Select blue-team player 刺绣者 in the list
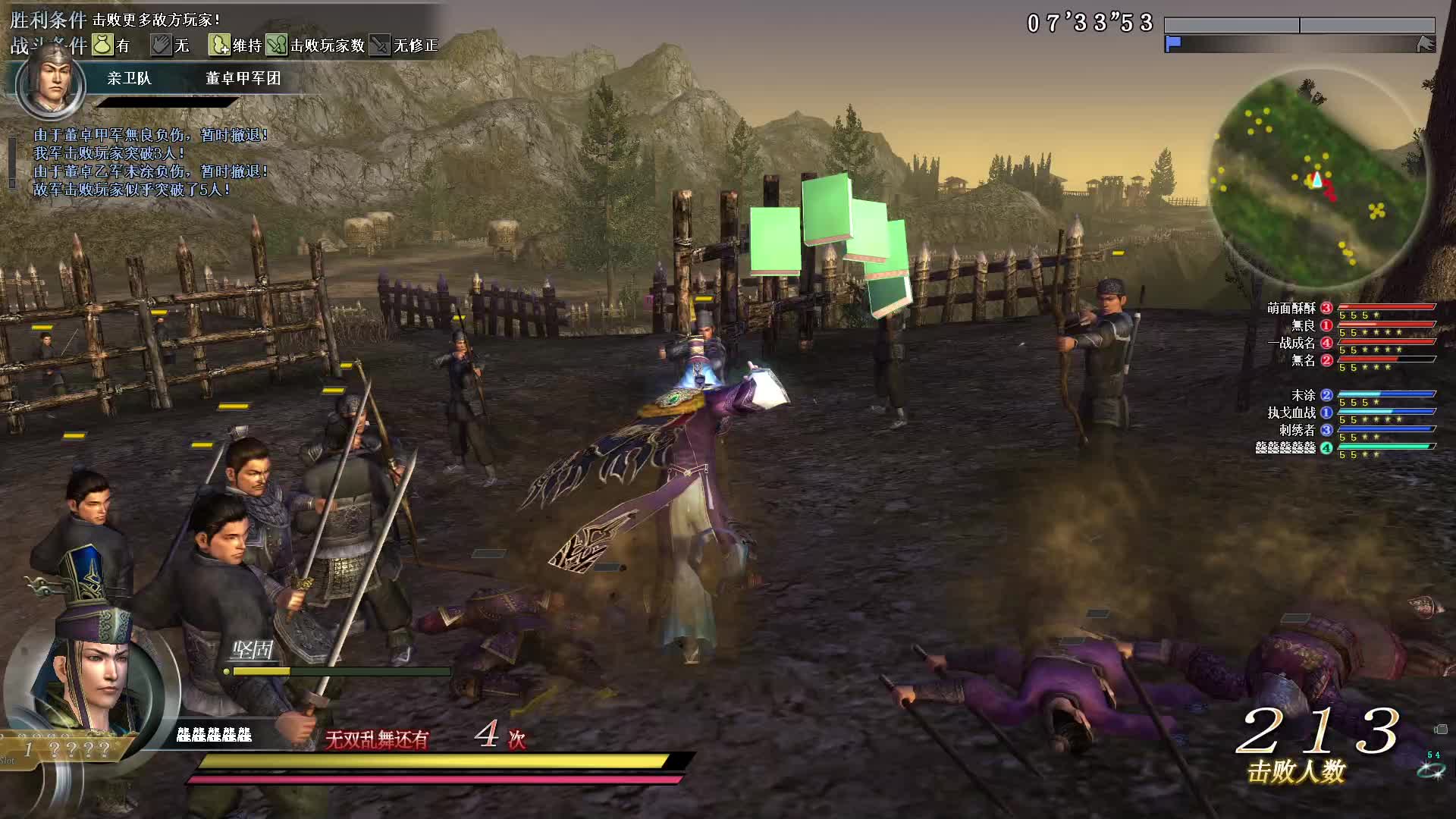Viewport: 1456px width, 819px height. pos(1298,430)
